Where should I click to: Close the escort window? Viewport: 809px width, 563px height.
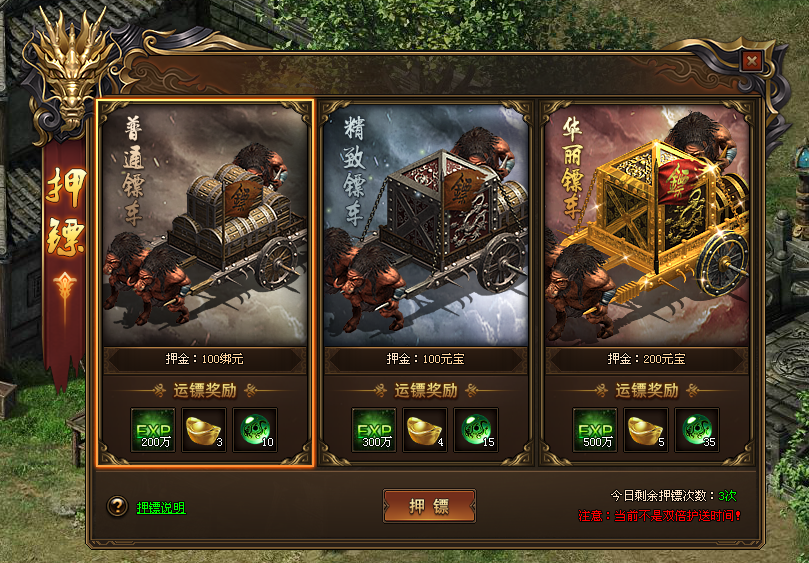(751, 61)
